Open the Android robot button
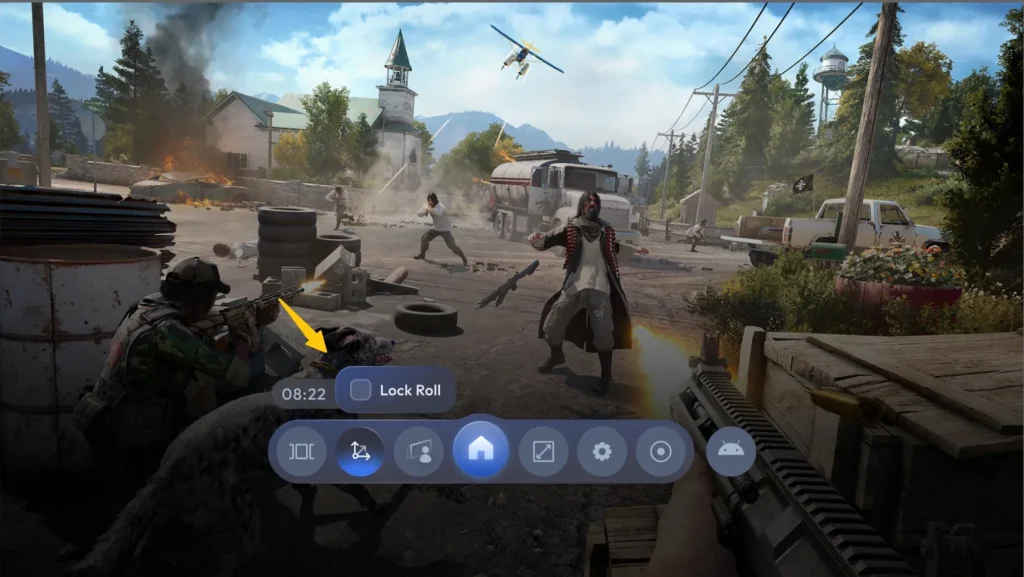The image size is (1024, 577). [x=730, y=451]
